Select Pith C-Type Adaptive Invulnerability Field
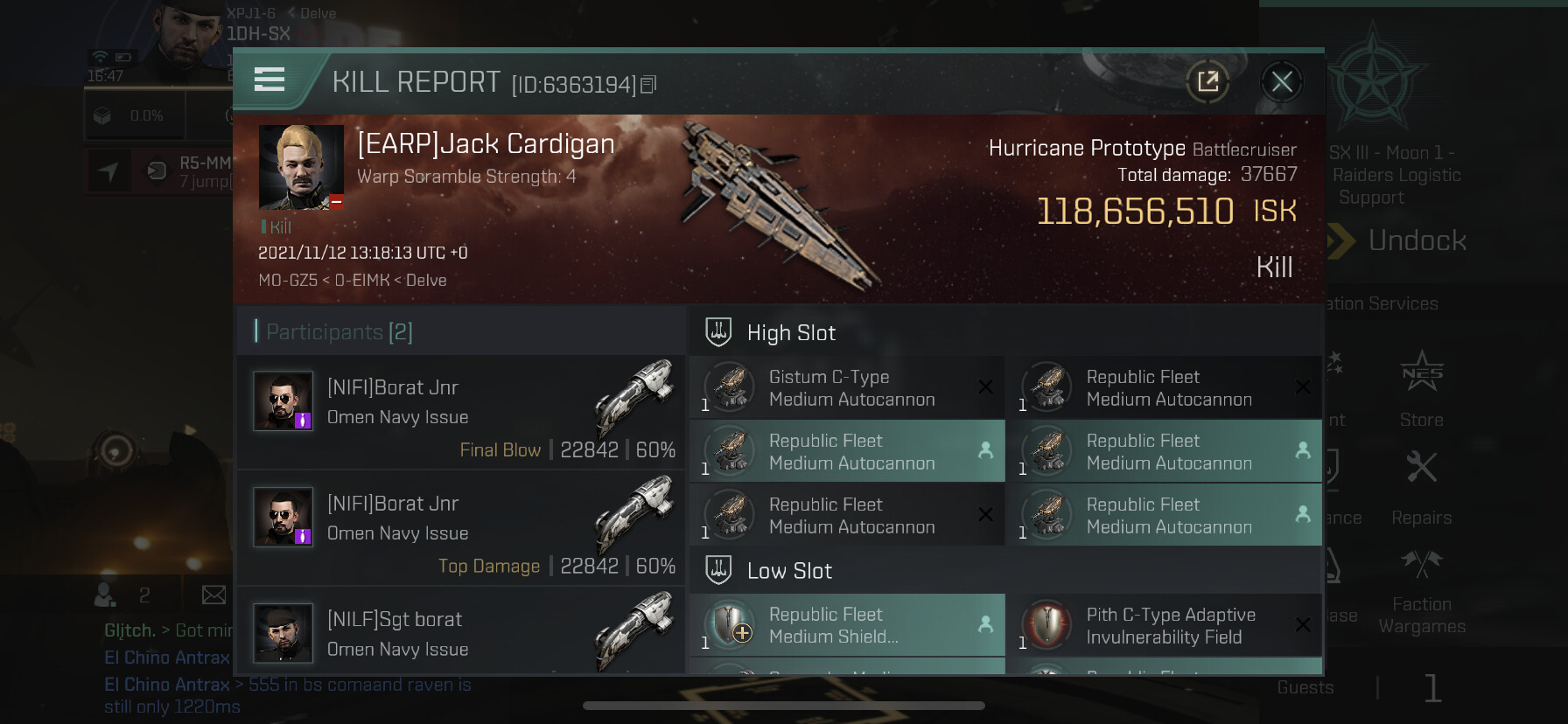 (1163, 626)
